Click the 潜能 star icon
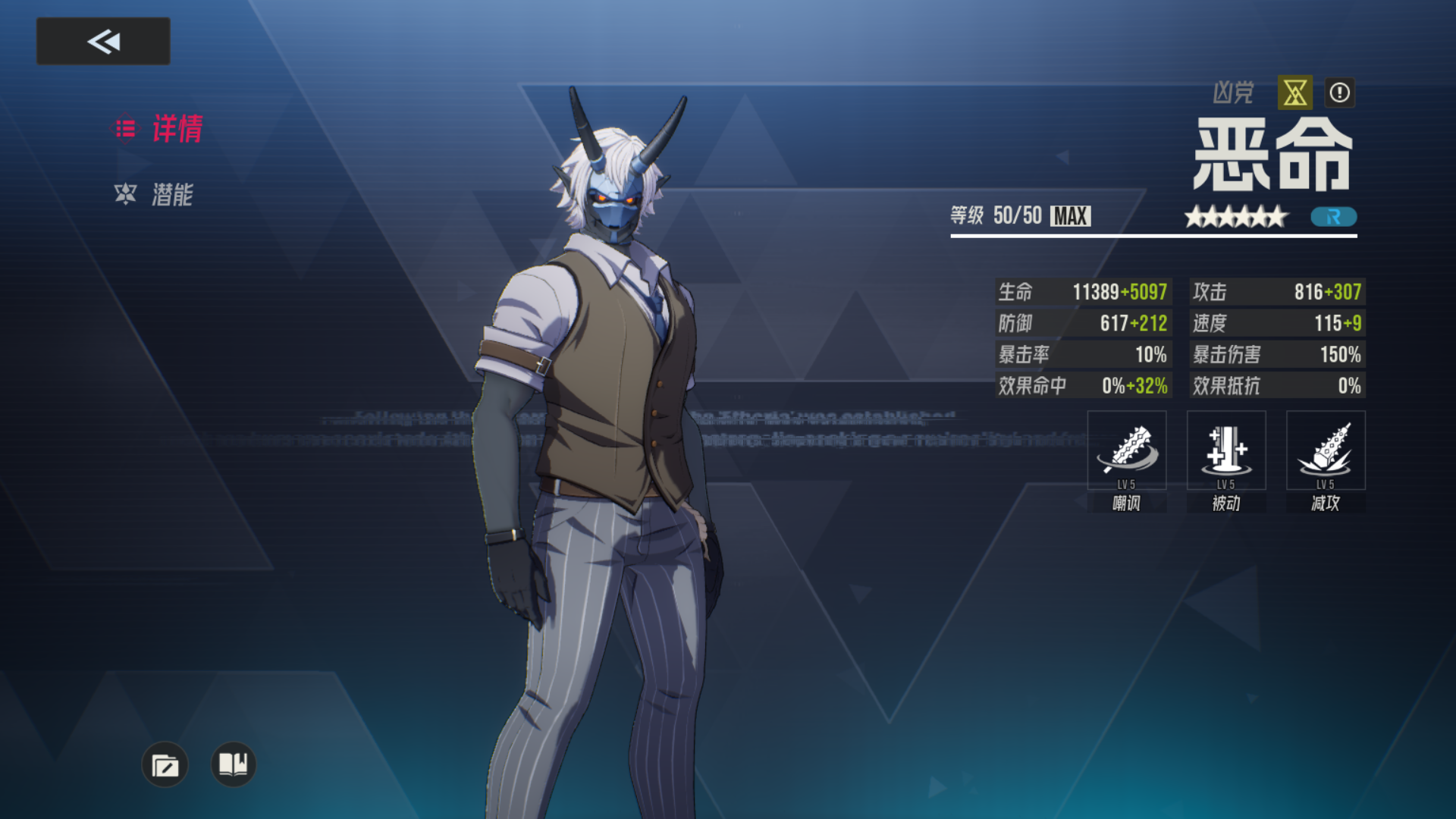Screen dimensions: 1456x819 point(127,195)
